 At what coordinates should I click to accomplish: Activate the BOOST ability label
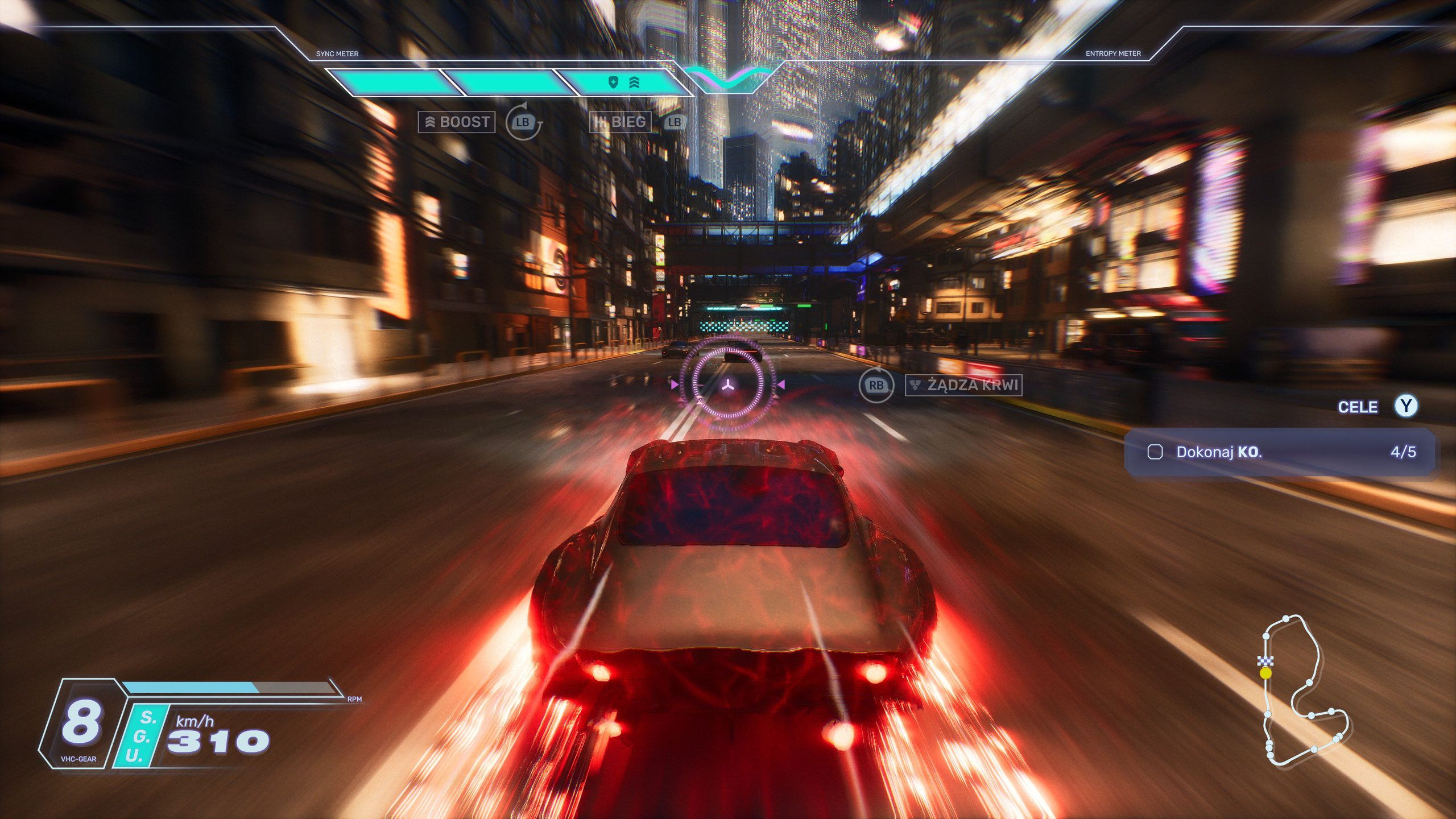tap(457, 122)
